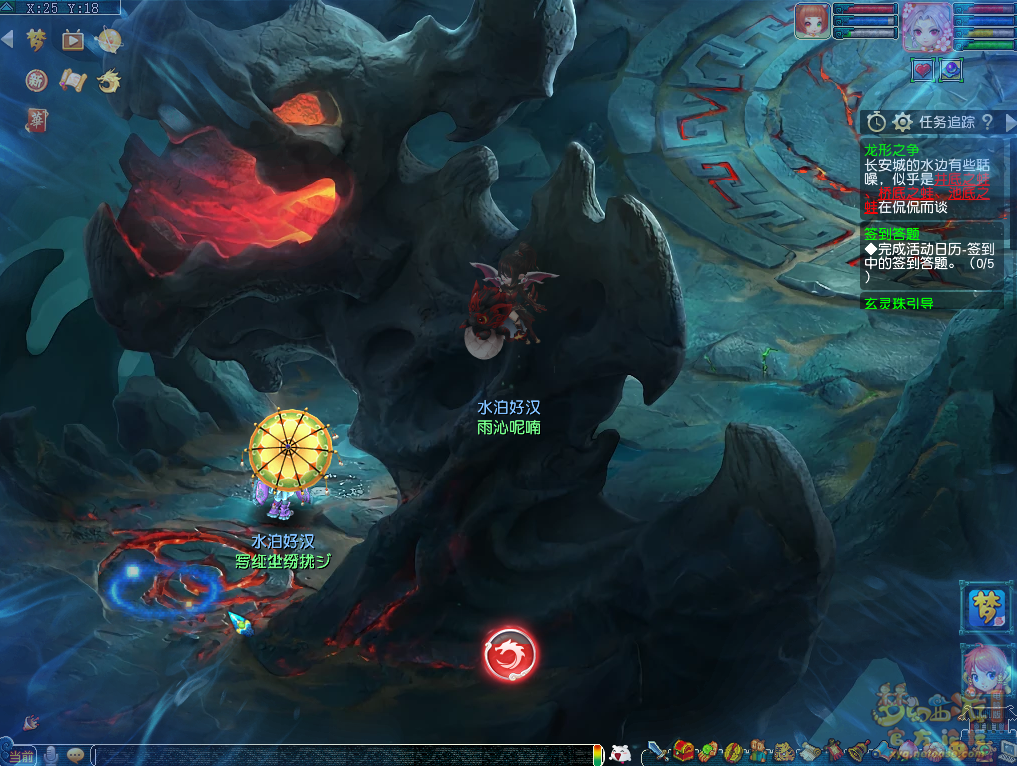Click the red dragon swirl button
The height and width of the screenshot is (766, 1017).
(x=510, y=655)
